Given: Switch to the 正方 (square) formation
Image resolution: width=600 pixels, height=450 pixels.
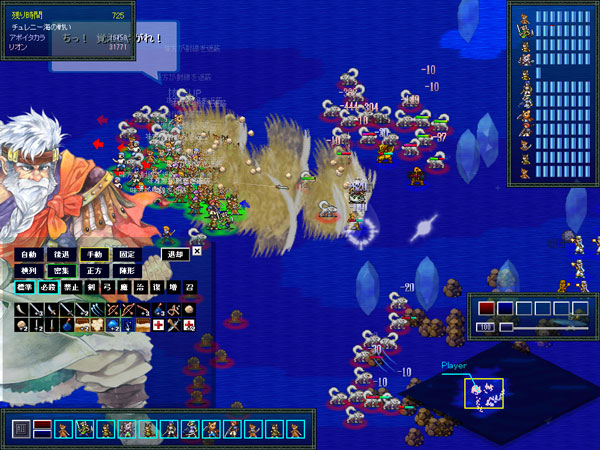Looking at the screenshot, I should pyautogui.click(x=93, y=271).
